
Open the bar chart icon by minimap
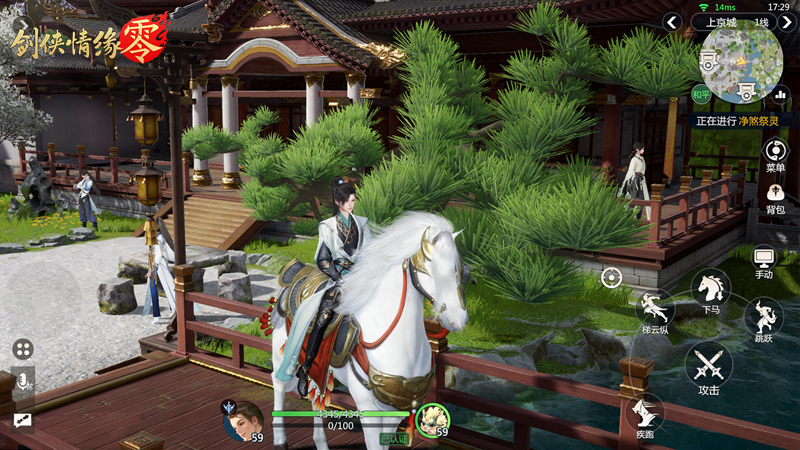point(780,95)
